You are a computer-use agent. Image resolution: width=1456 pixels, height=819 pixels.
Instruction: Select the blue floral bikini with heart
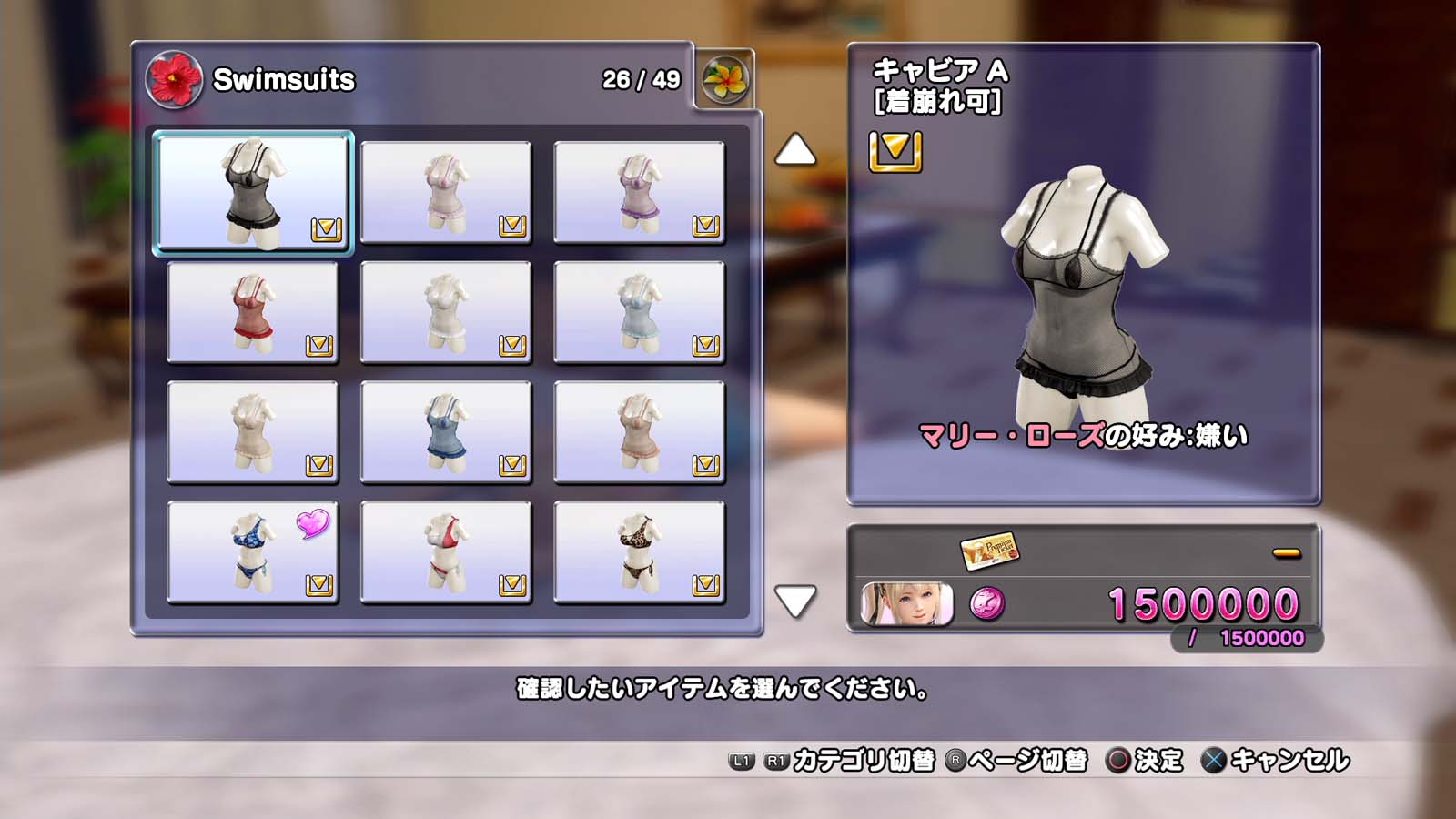(253, 552)
